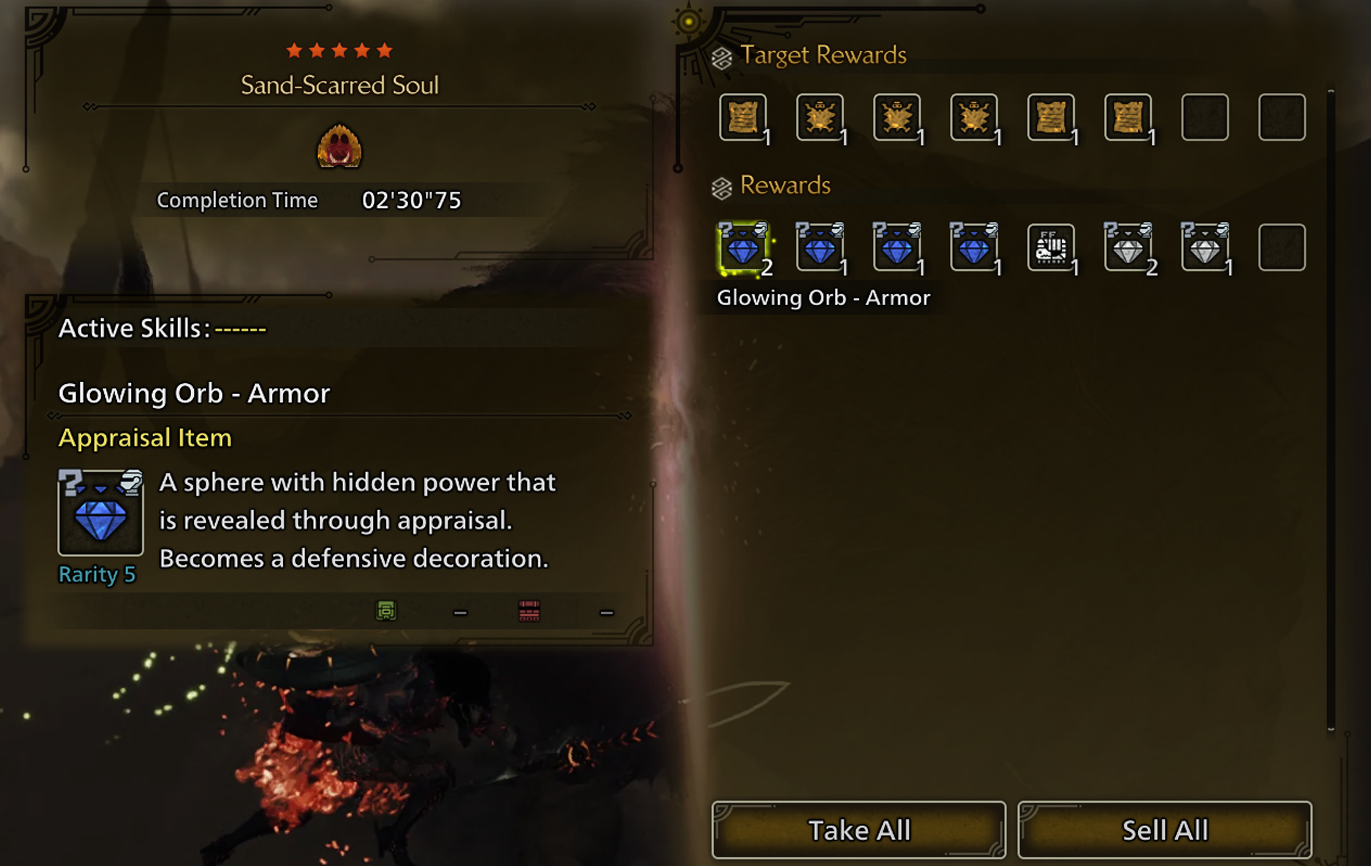Click the gold certificate in Target Rewards
This screenshot has height=866, width=1371.
(743, 117)
